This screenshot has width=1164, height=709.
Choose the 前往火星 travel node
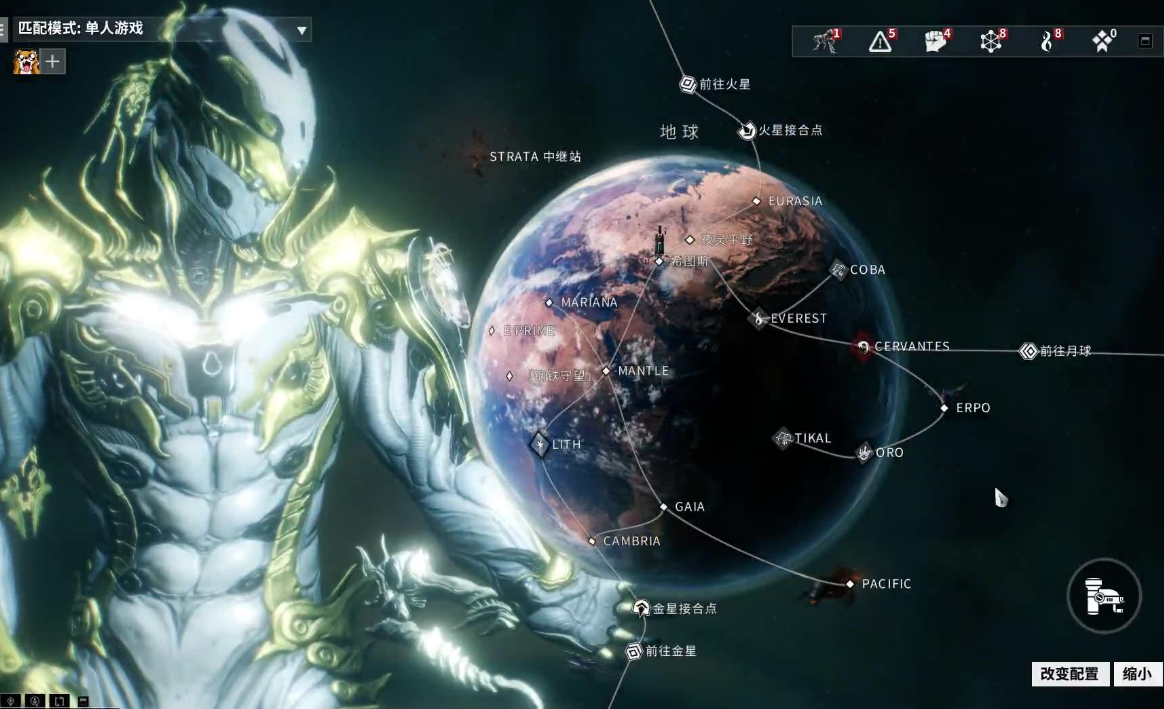[x=688, y=85]
